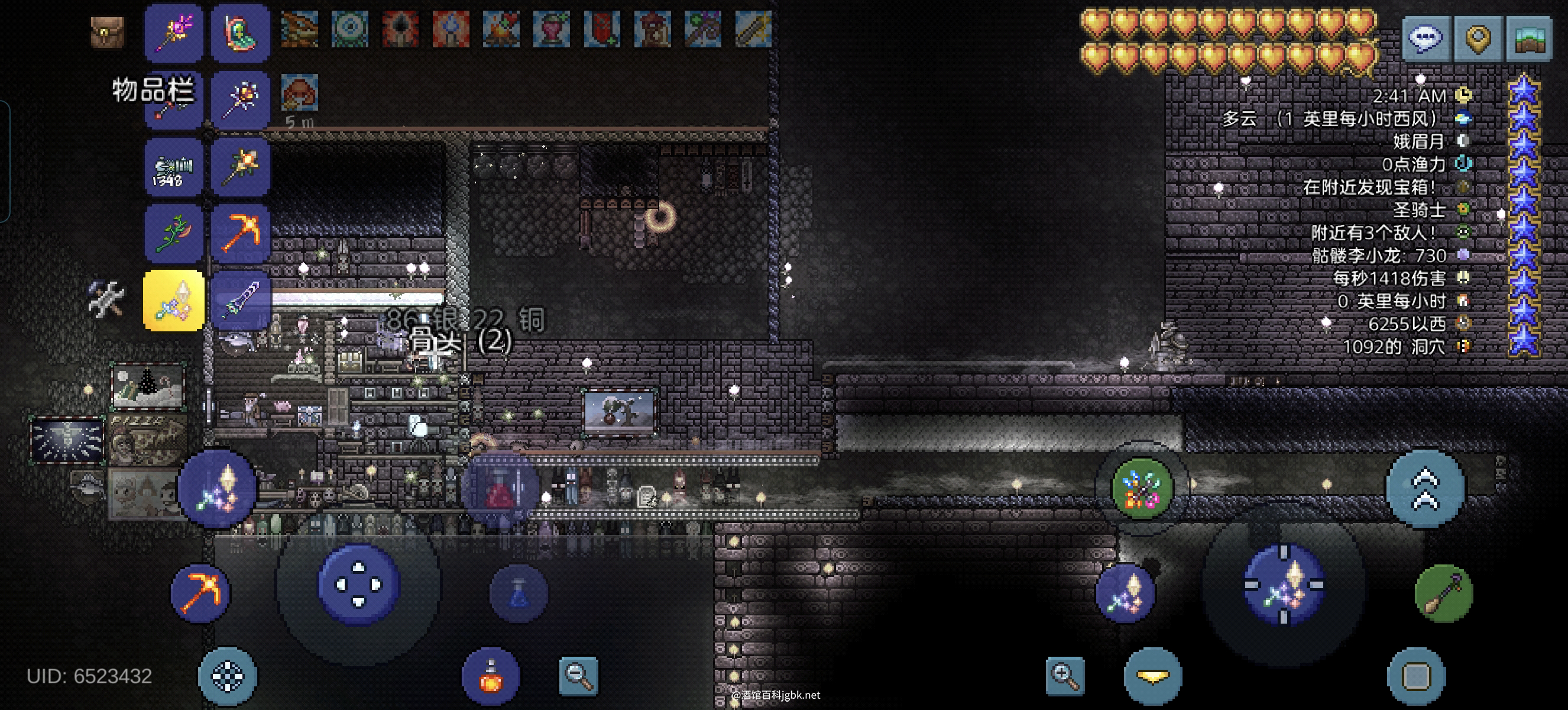The width and height of the screenshot is (1568, 710).
Task: Select the highlighted yellow weapon slot
Action: [x=173, y=300]
